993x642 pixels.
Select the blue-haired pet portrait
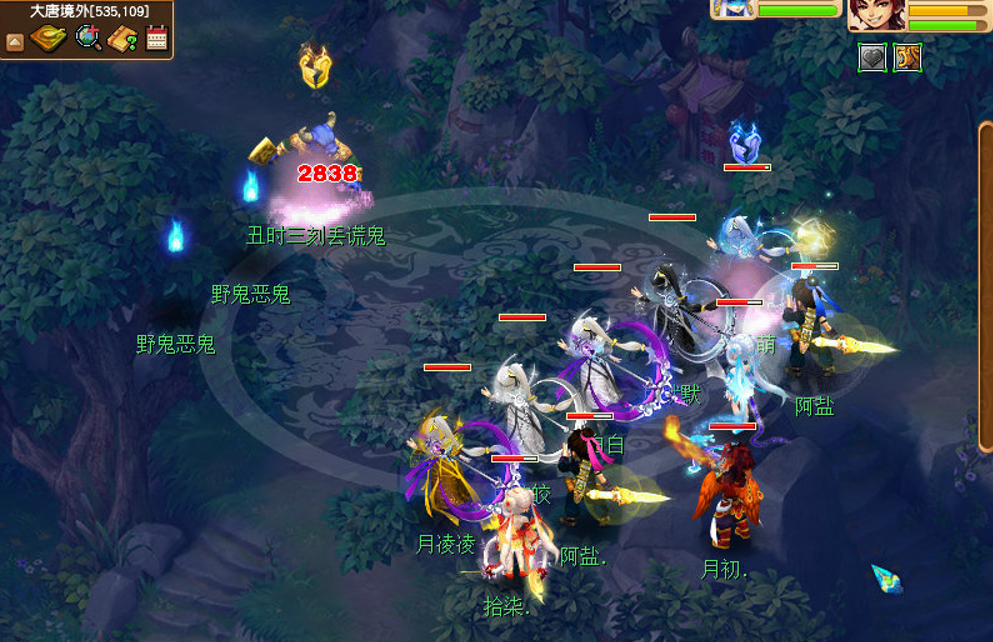[x=733, y=9]
